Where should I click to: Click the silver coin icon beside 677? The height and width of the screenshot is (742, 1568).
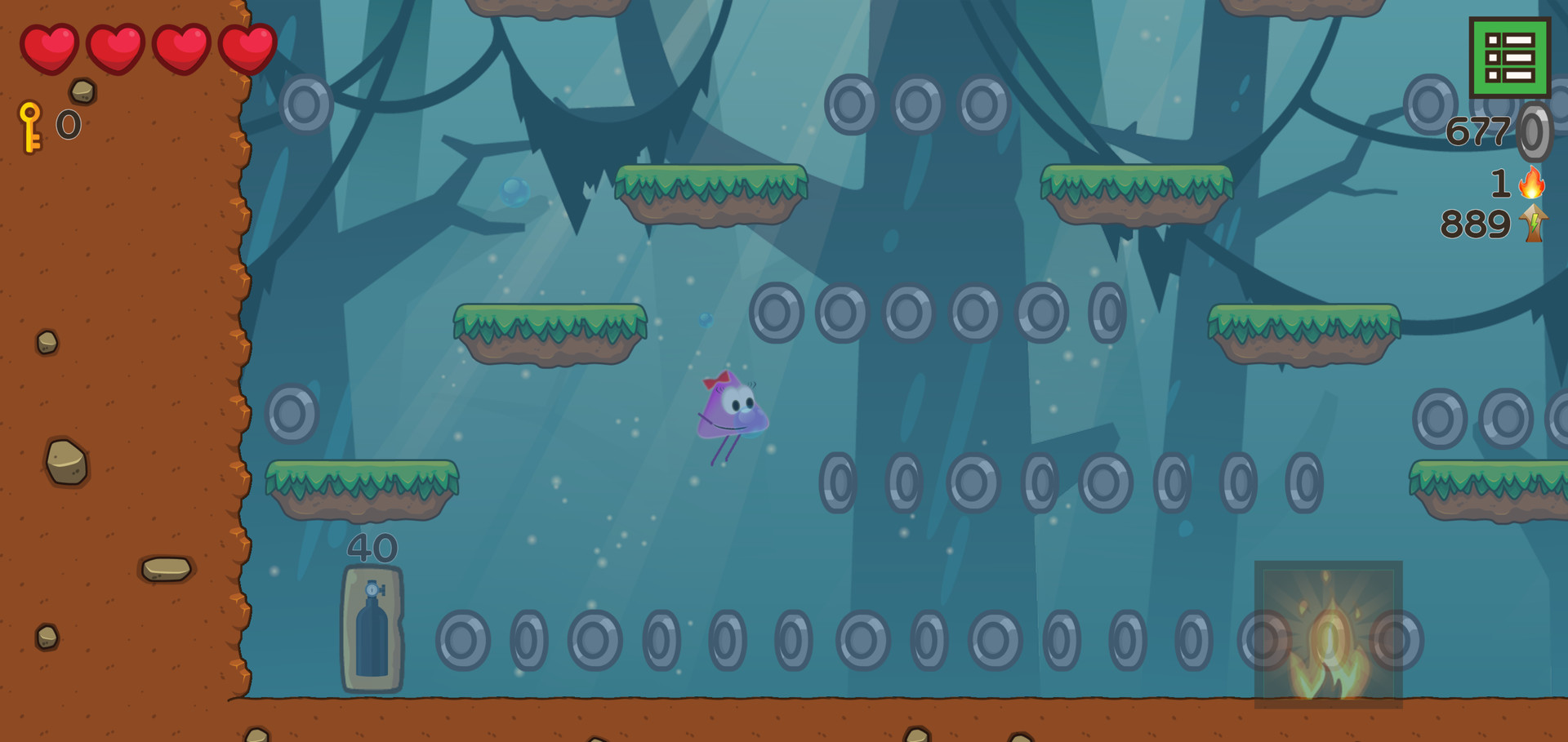pyautogui.click(x=1535, y=132)
